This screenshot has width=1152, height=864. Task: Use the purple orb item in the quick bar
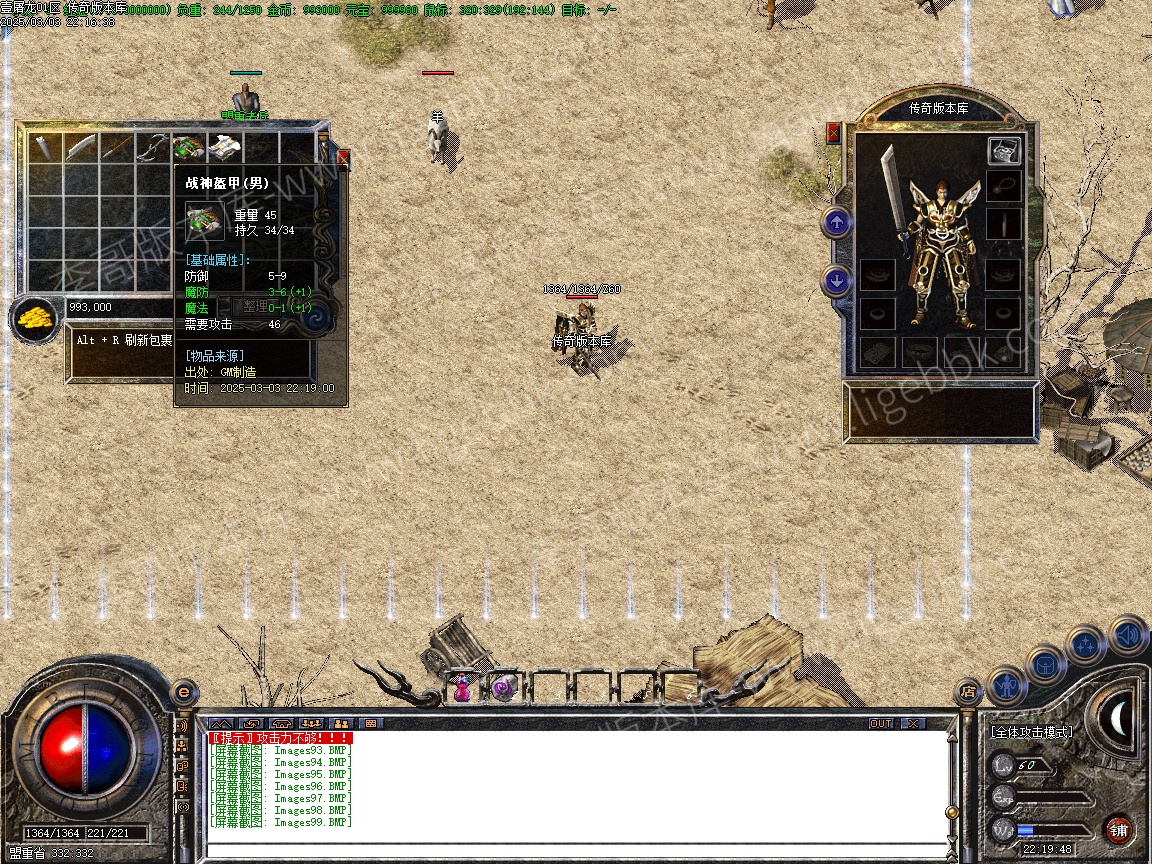tap(504, 688)
